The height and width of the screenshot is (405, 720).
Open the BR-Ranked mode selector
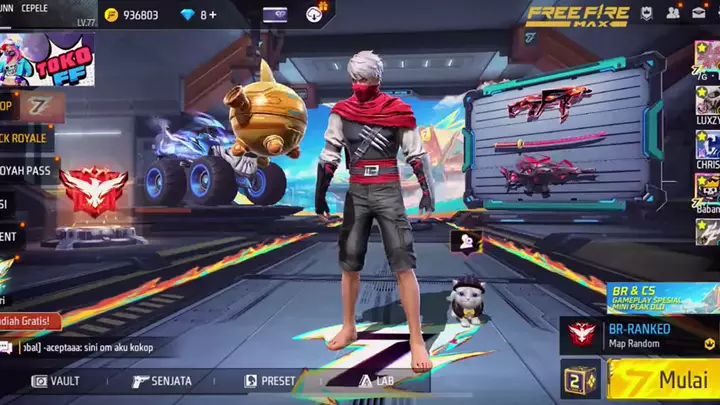tap(640, 335)
